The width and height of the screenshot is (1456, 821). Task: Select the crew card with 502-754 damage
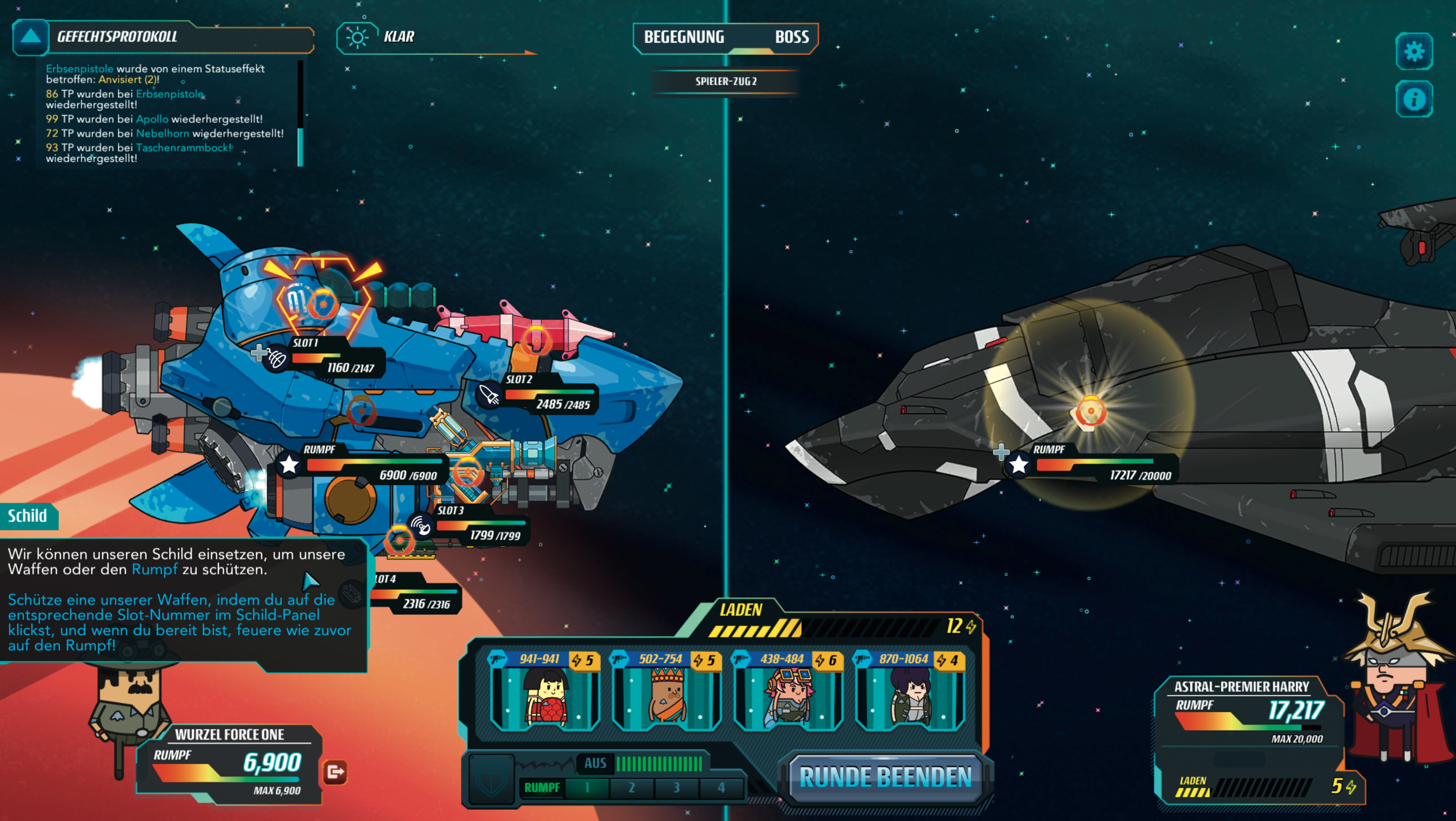[666, 691]
